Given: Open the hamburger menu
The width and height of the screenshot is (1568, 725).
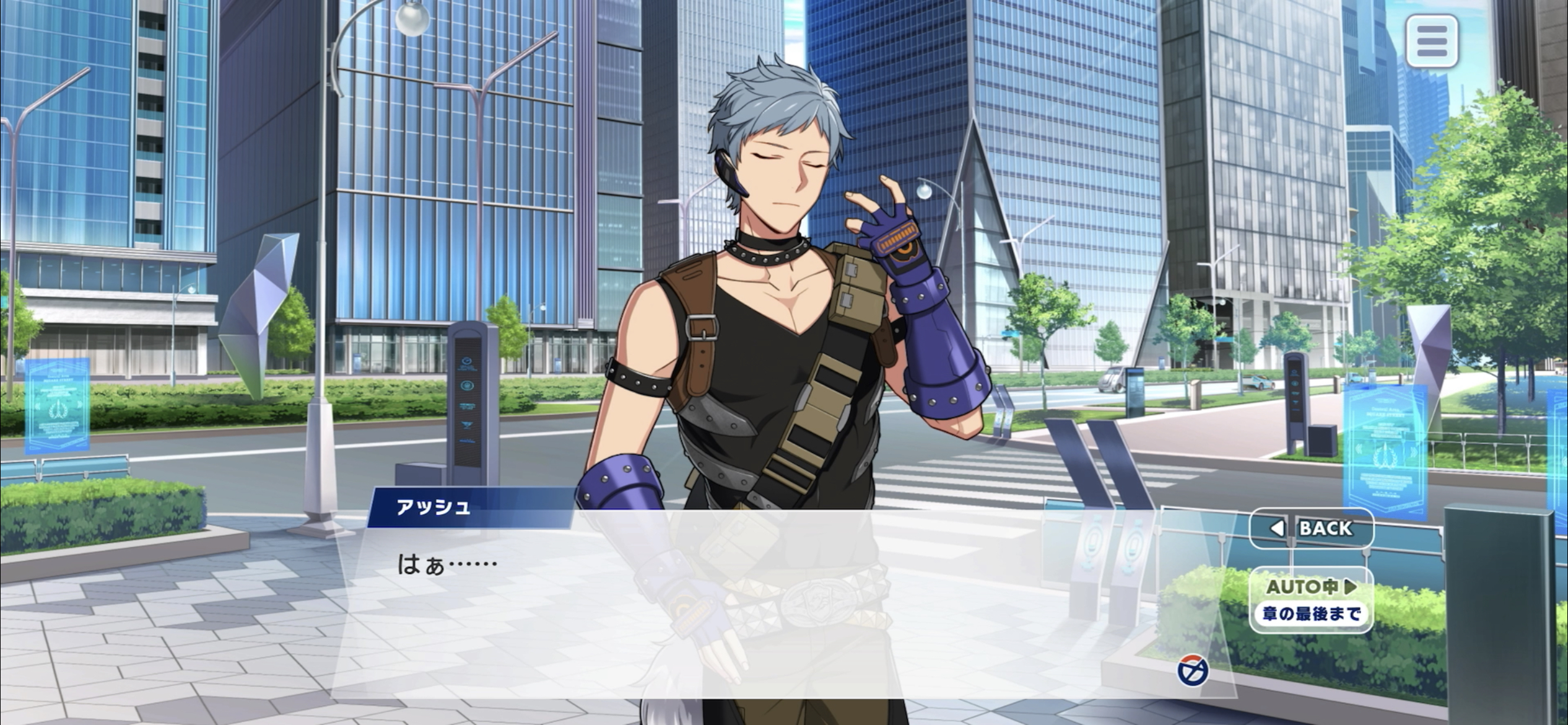Looking at the screenshot, I should click(x=1431, y=42).
